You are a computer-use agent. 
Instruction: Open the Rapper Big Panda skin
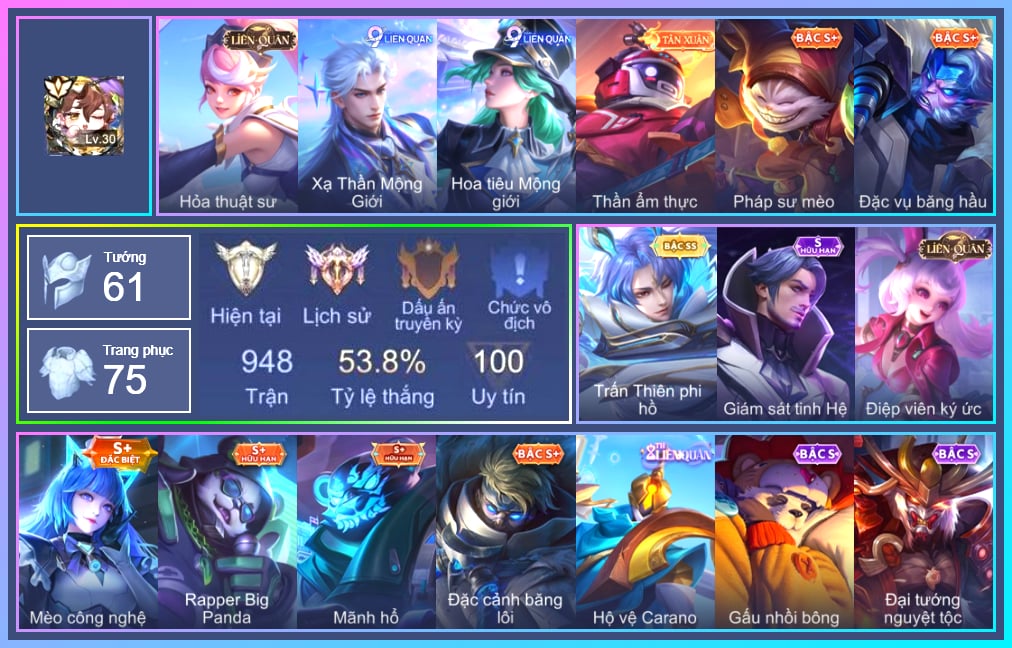click(x=227, y=530)
